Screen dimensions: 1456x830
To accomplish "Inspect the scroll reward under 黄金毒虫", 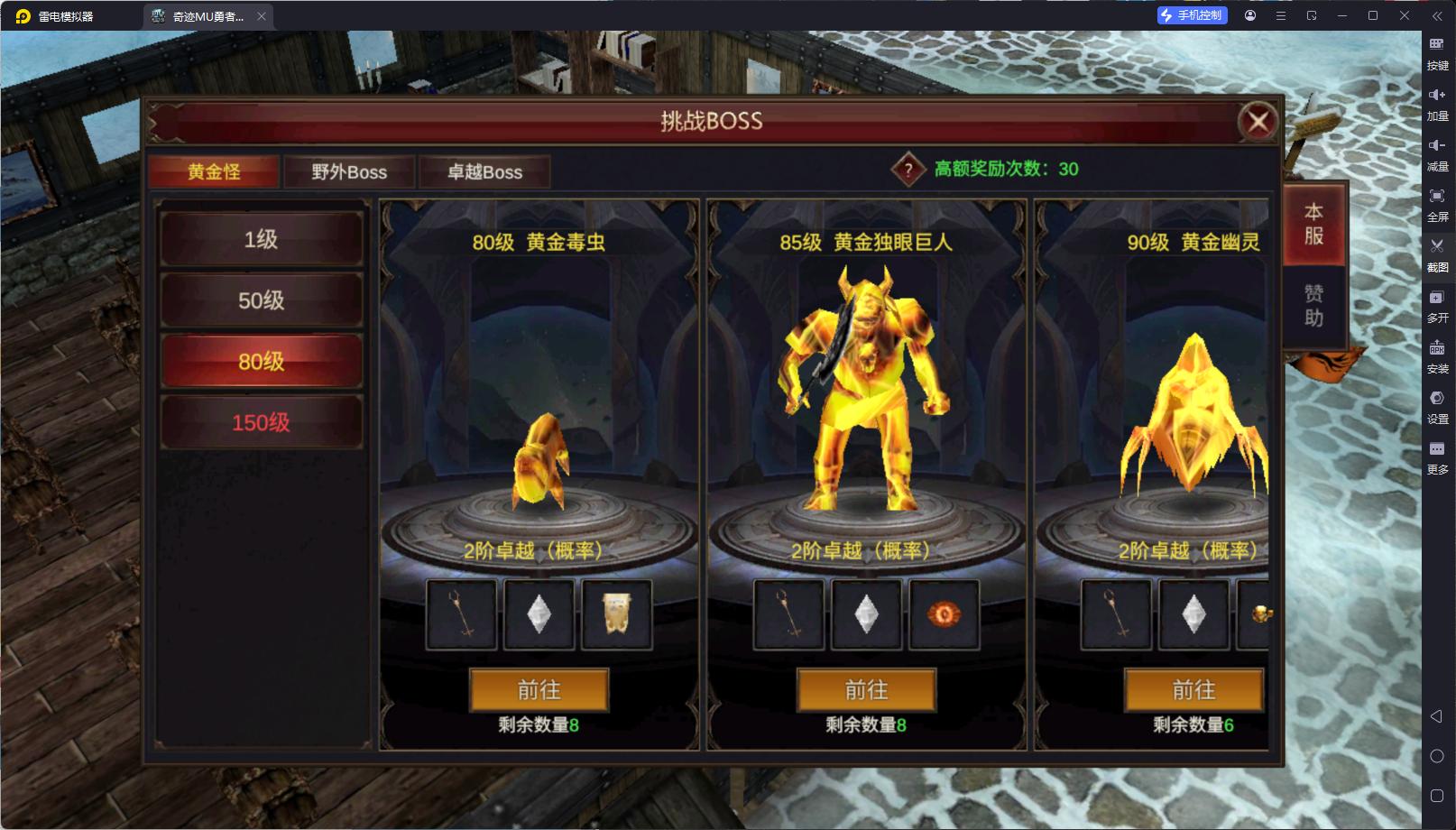I will [x=617, y=614].
